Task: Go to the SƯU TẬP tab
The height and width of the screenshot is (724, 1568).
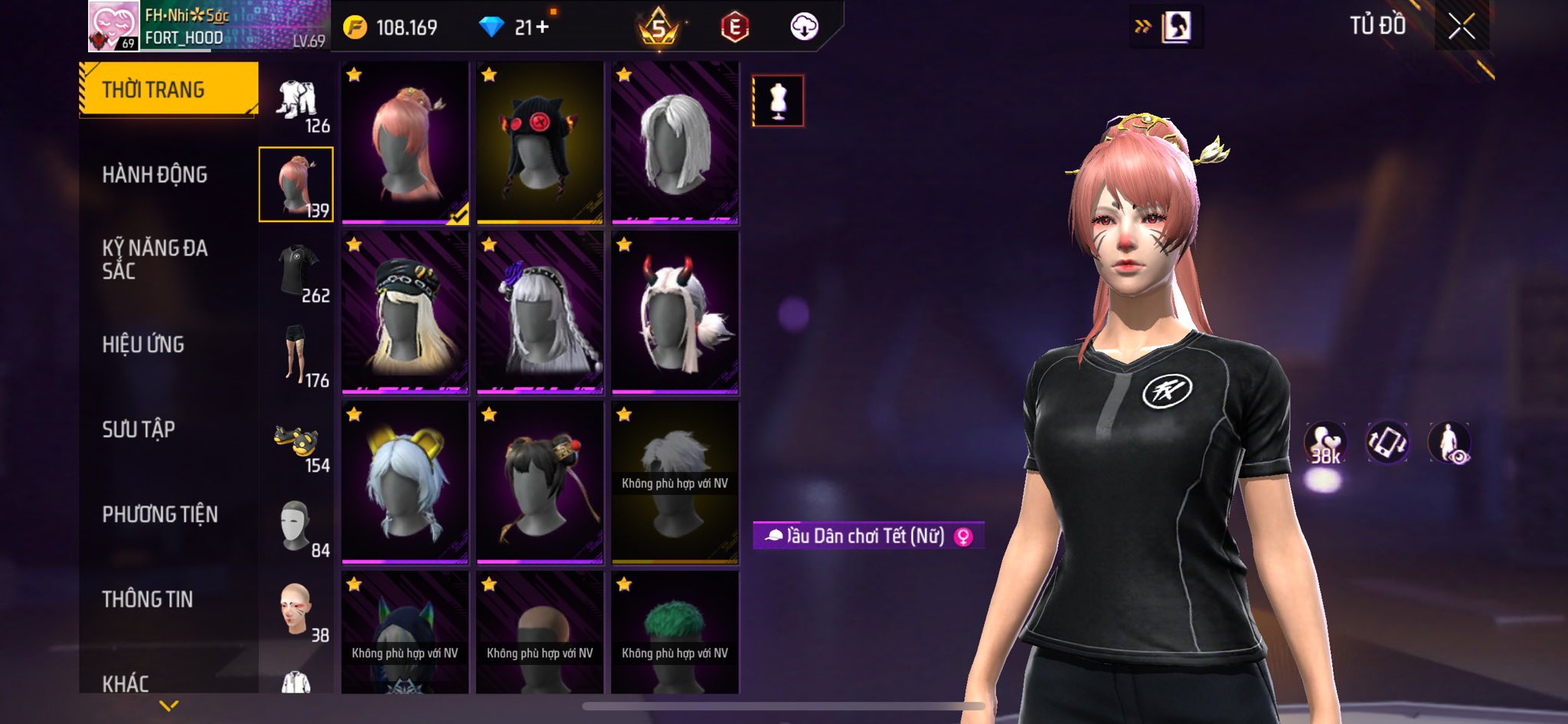Action: [x=139, y=429]
